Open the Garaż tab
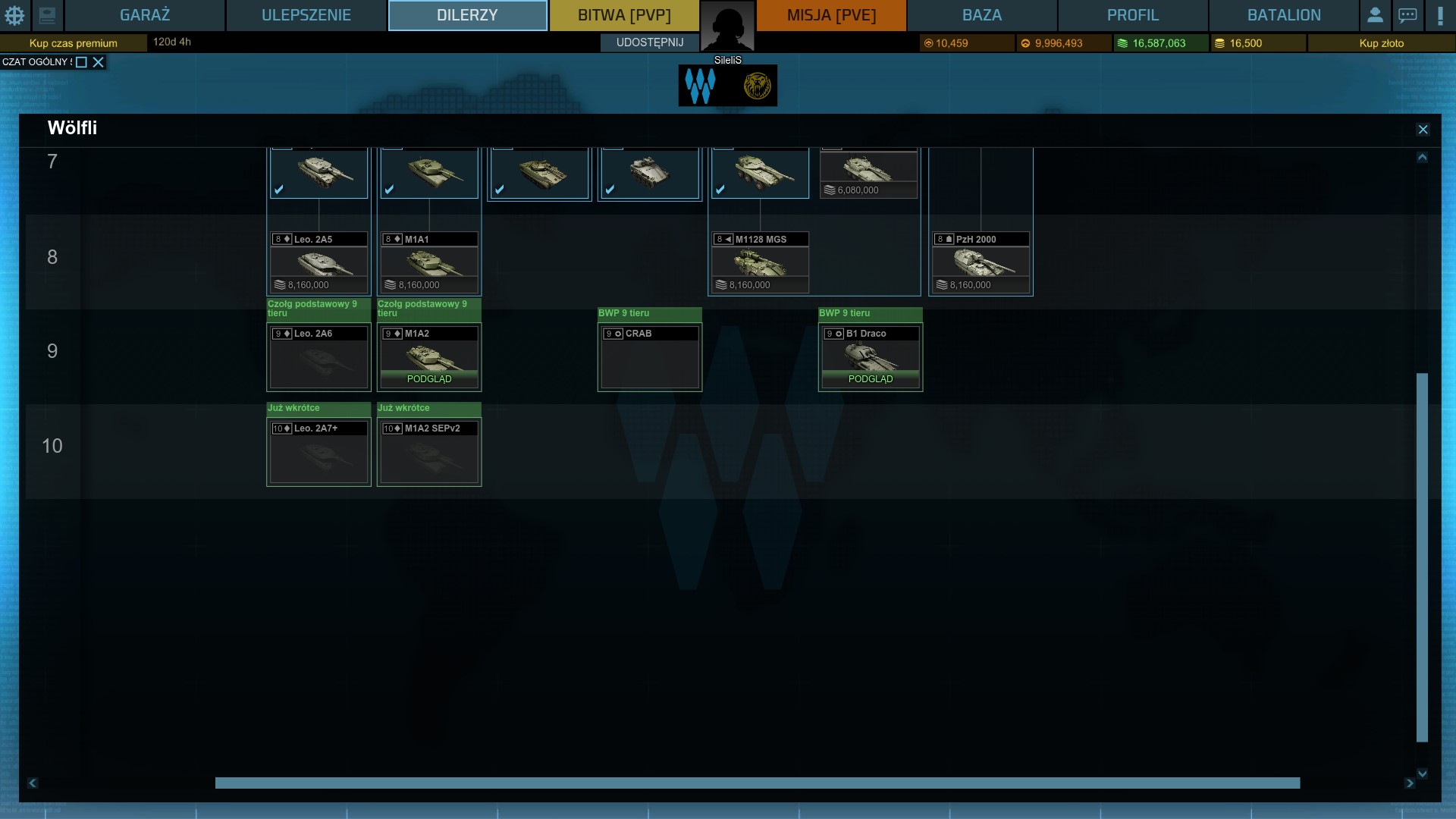 tap(144, 15)
